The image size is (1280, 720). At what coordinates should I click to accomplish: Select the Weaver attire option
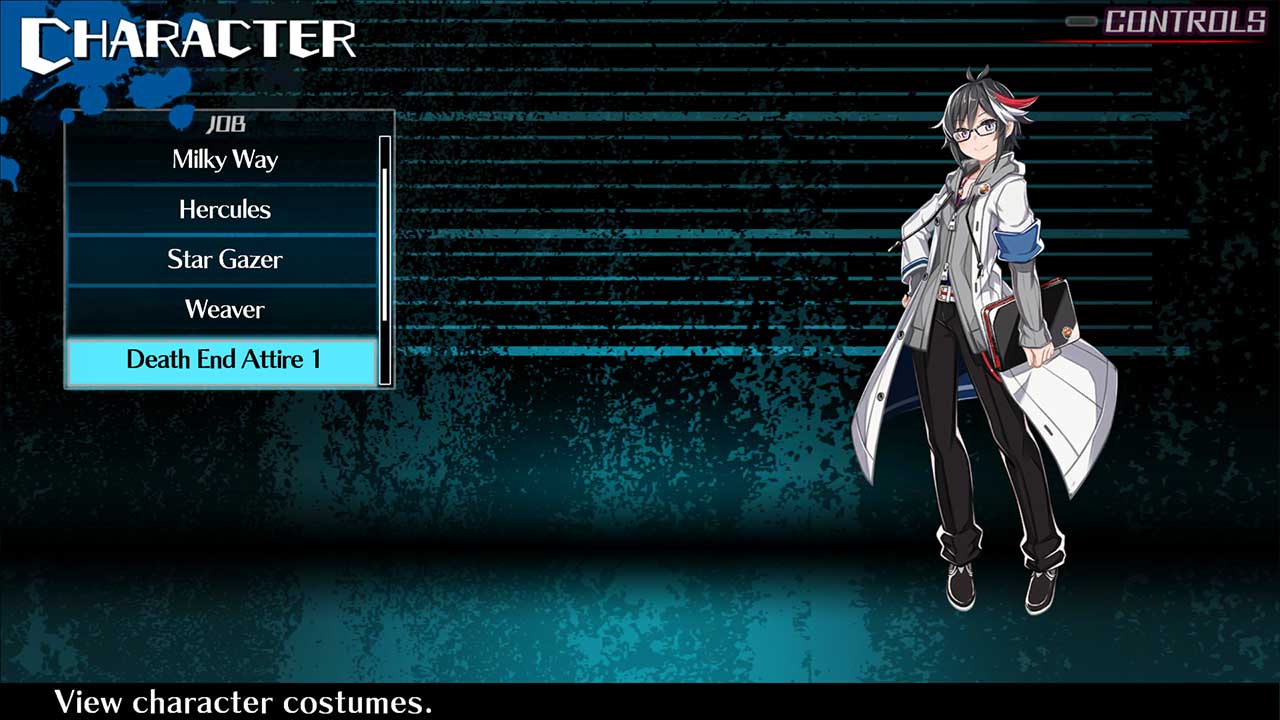(224, 309)
